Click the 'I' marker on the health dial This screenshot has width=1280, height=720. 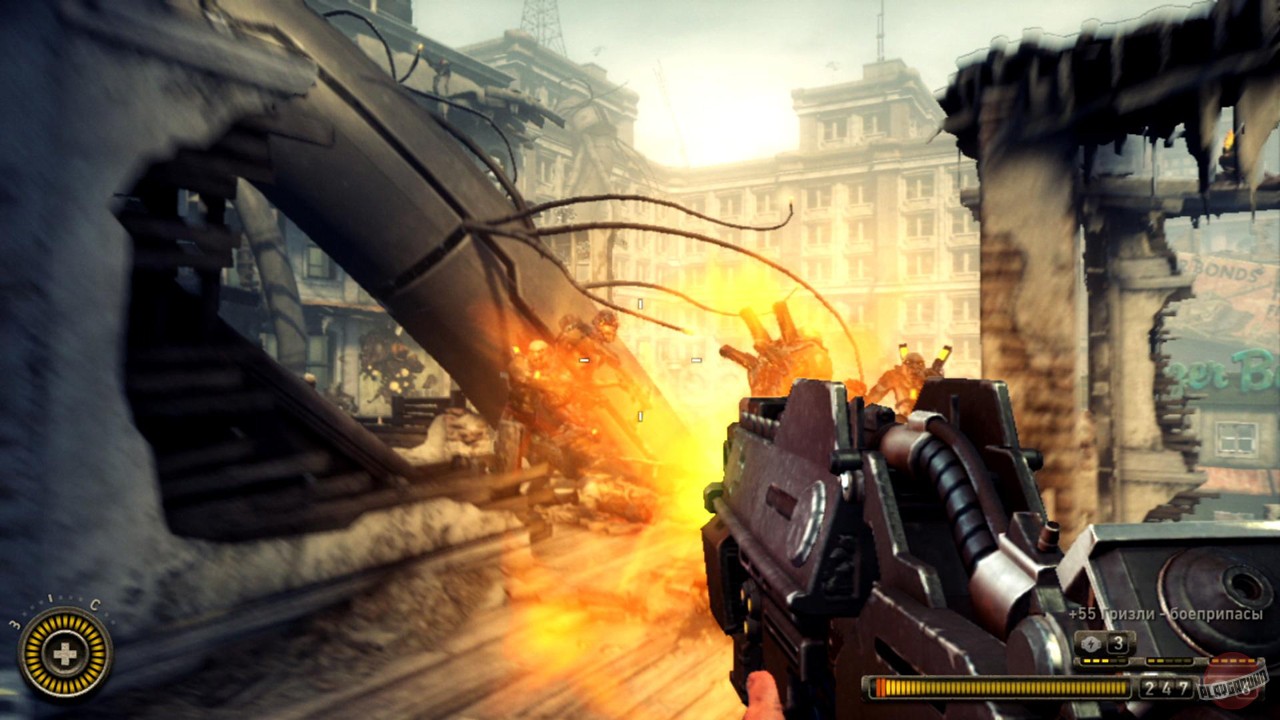[52, 597]
